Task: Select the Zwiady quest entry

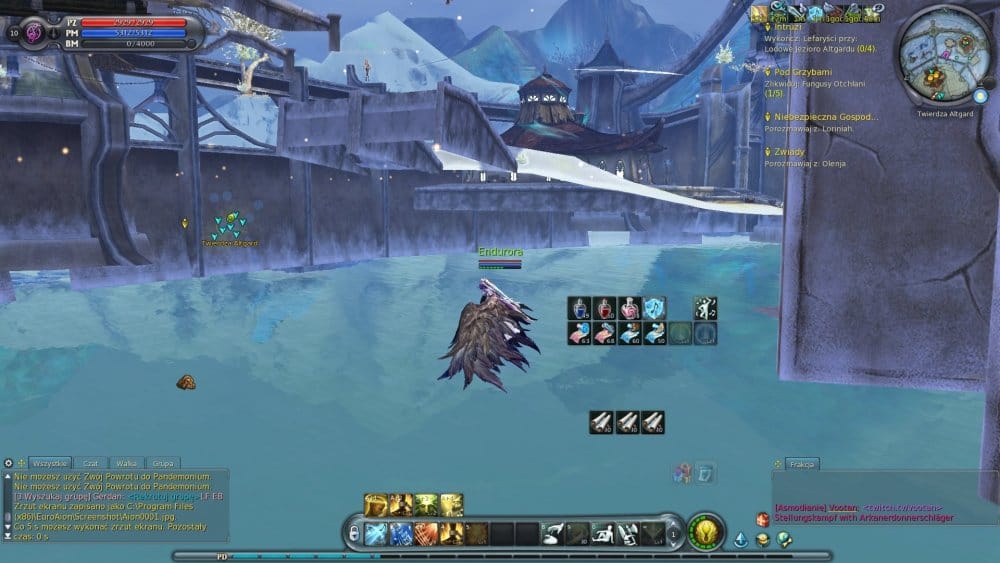Action: [x=790, y=151]
